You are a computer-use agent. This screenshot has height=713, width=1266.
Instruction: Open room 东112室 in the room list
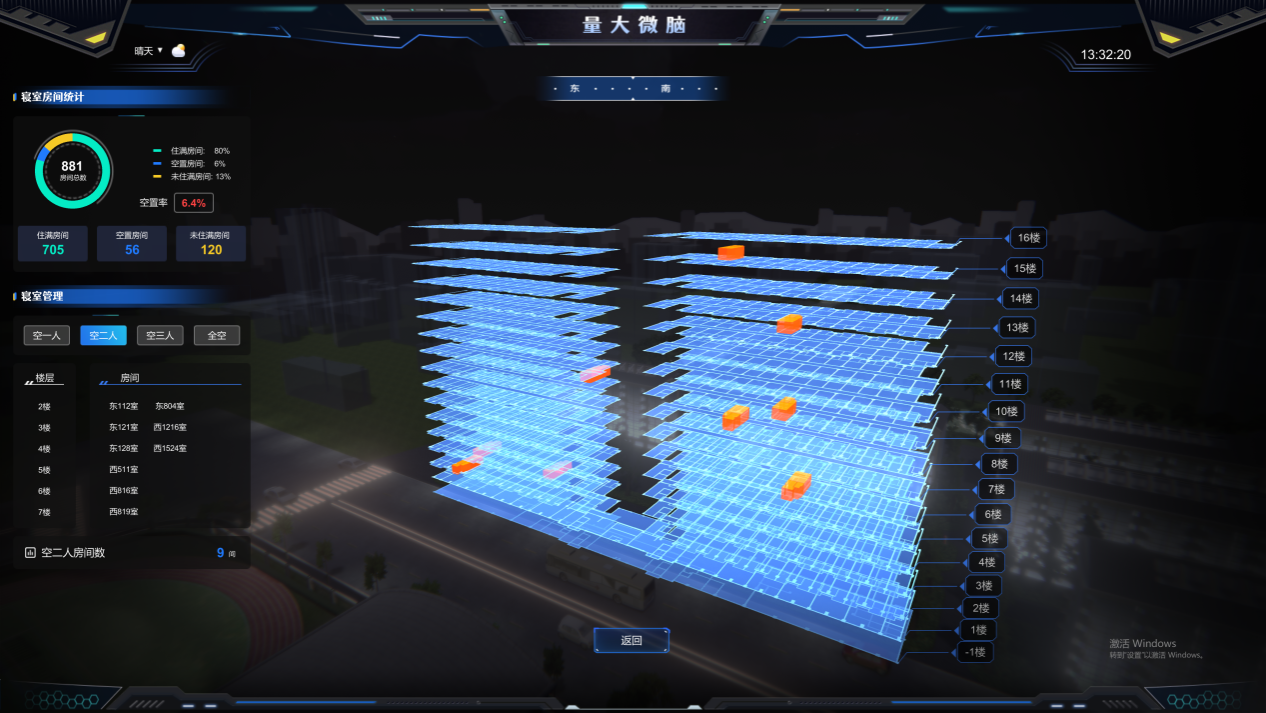pos(124,407)
